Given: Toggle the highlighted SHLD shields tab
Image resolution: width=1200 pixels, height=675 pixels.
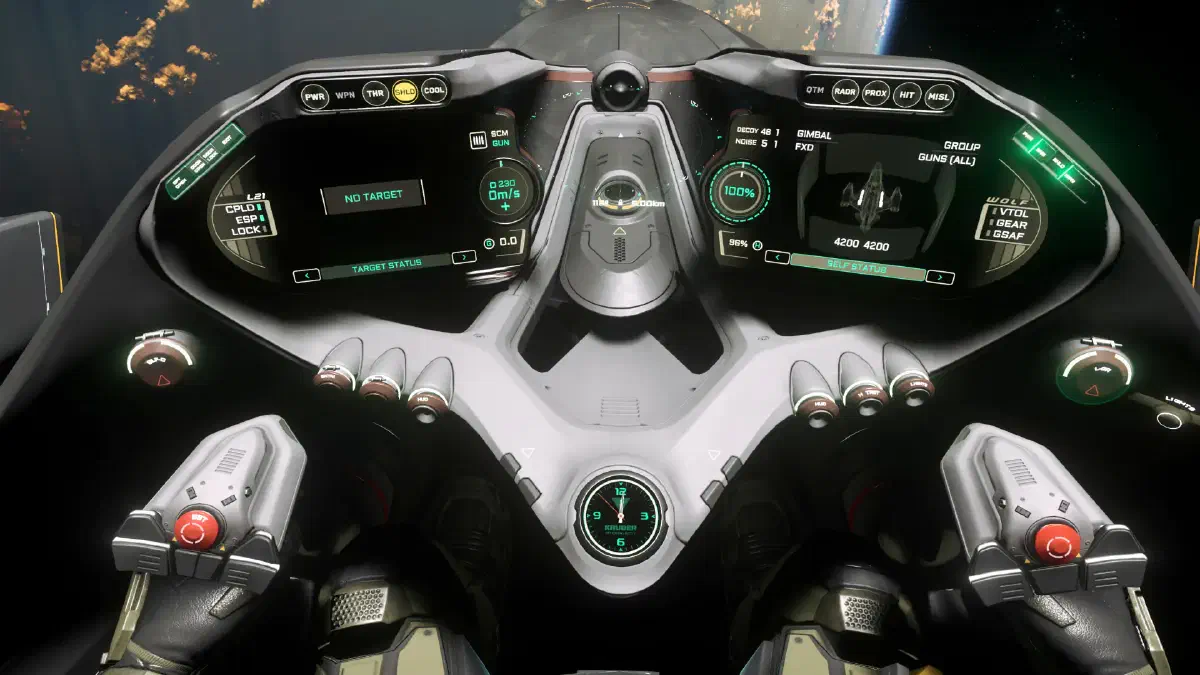Looking at the screenshot, I should click(x=405, y=91).
